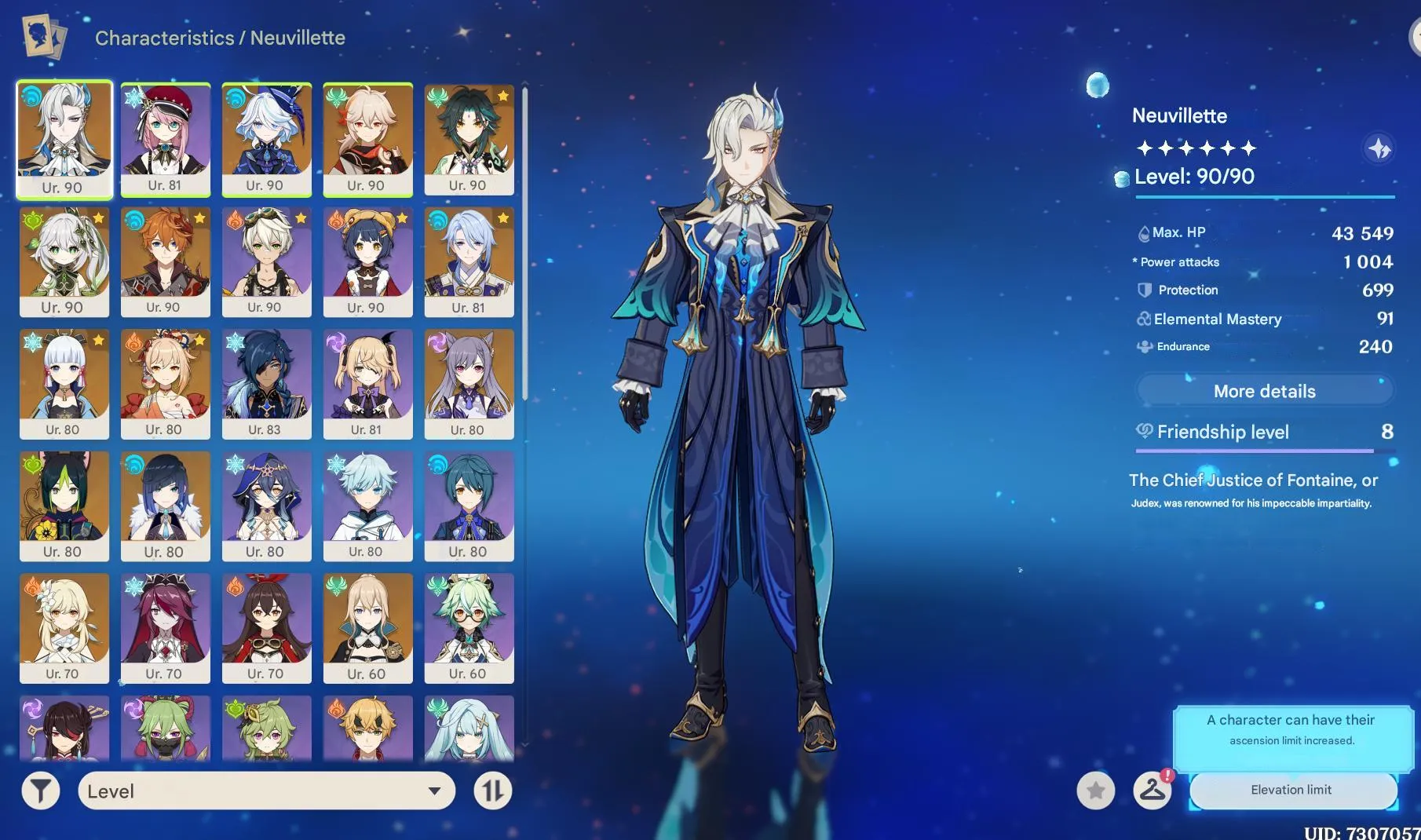Open the Level sorting dropdown
Image resolution: width=1421 pixels, height=840 pixels.
(267, 791)
